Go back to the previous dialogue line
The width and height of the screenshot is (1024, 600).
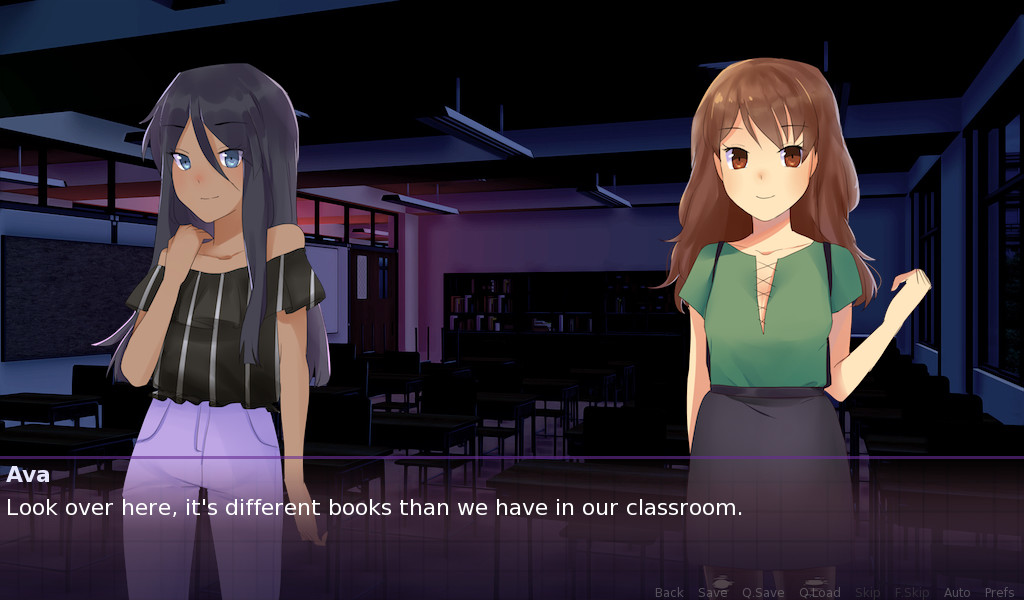(669, 592)
